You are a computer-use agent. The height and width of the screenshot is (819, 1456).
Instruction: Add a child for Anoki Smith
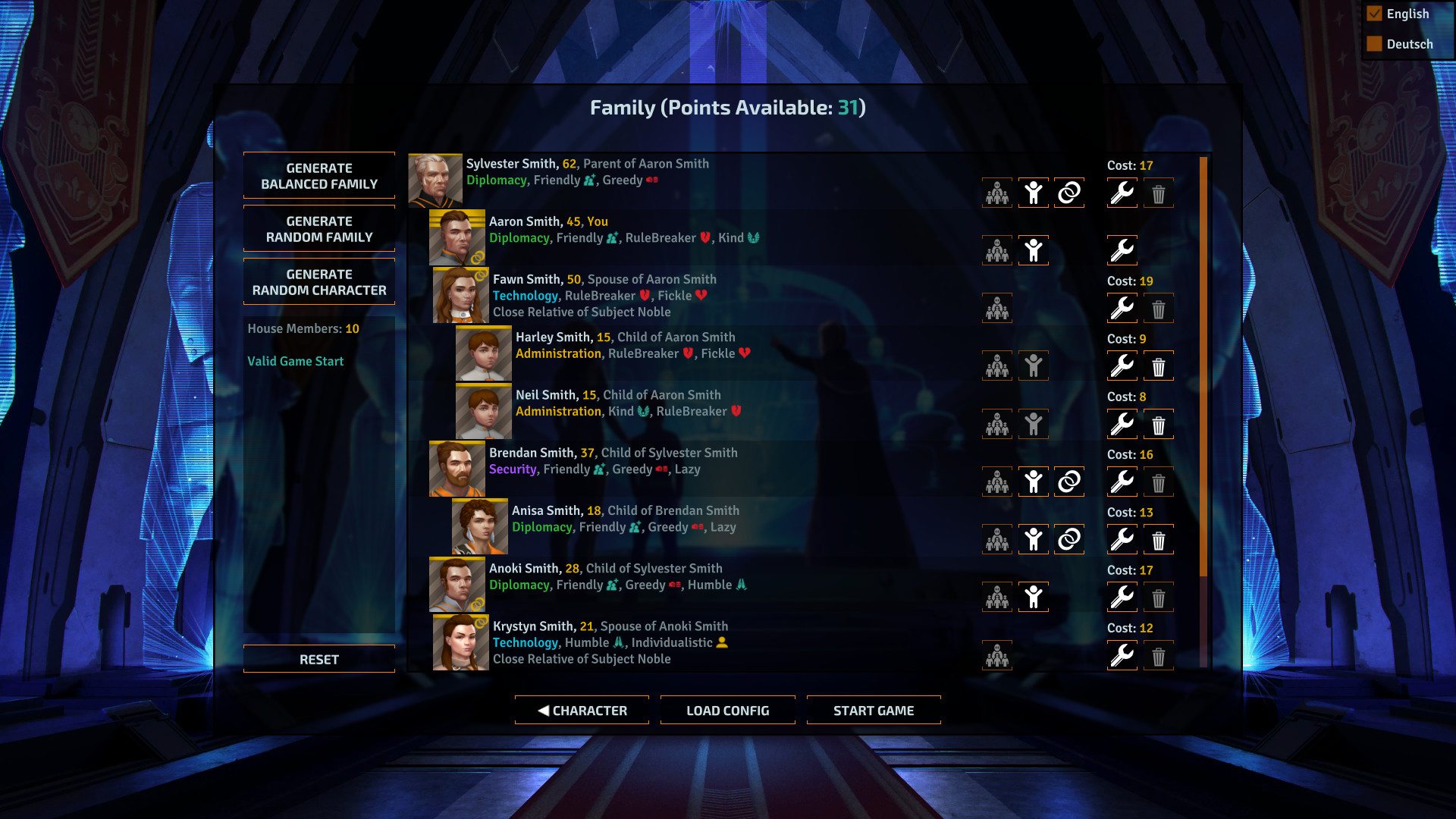coord(1033,597)
